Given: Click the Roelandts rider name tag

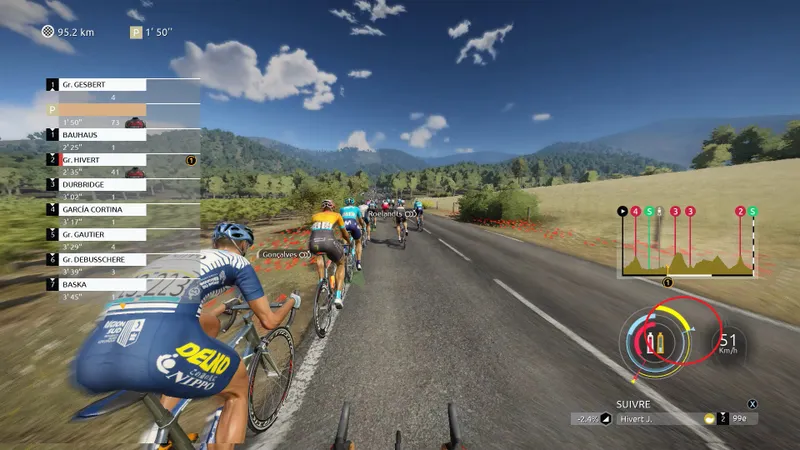Looking at the screenshot, I should coord(385,214).
